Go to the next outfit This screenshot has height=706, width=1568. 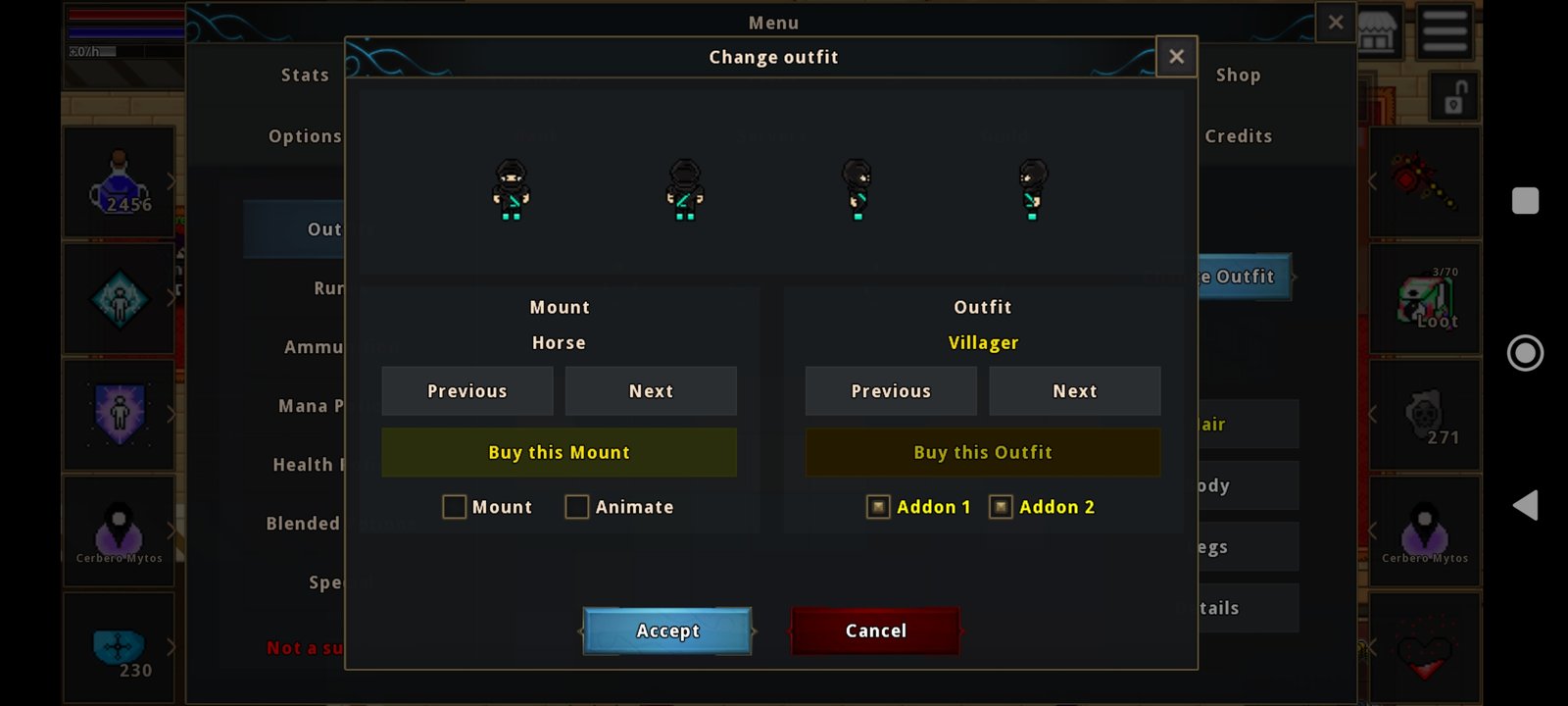point(1074,391)
